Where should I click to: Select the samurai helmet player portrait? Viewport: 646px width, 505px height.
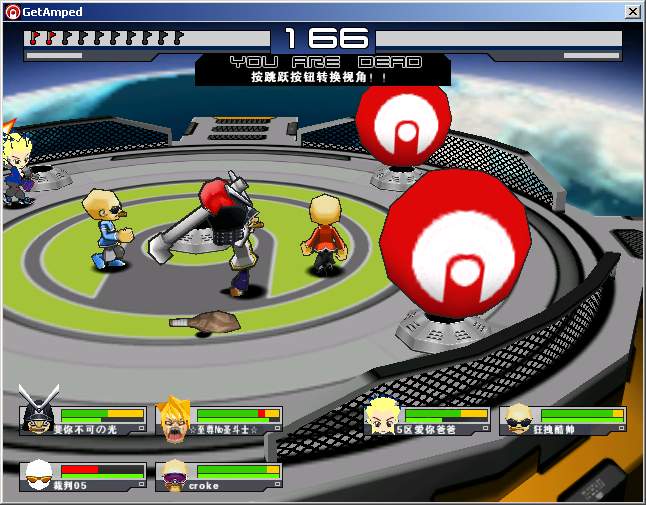(x=36, y=414)
